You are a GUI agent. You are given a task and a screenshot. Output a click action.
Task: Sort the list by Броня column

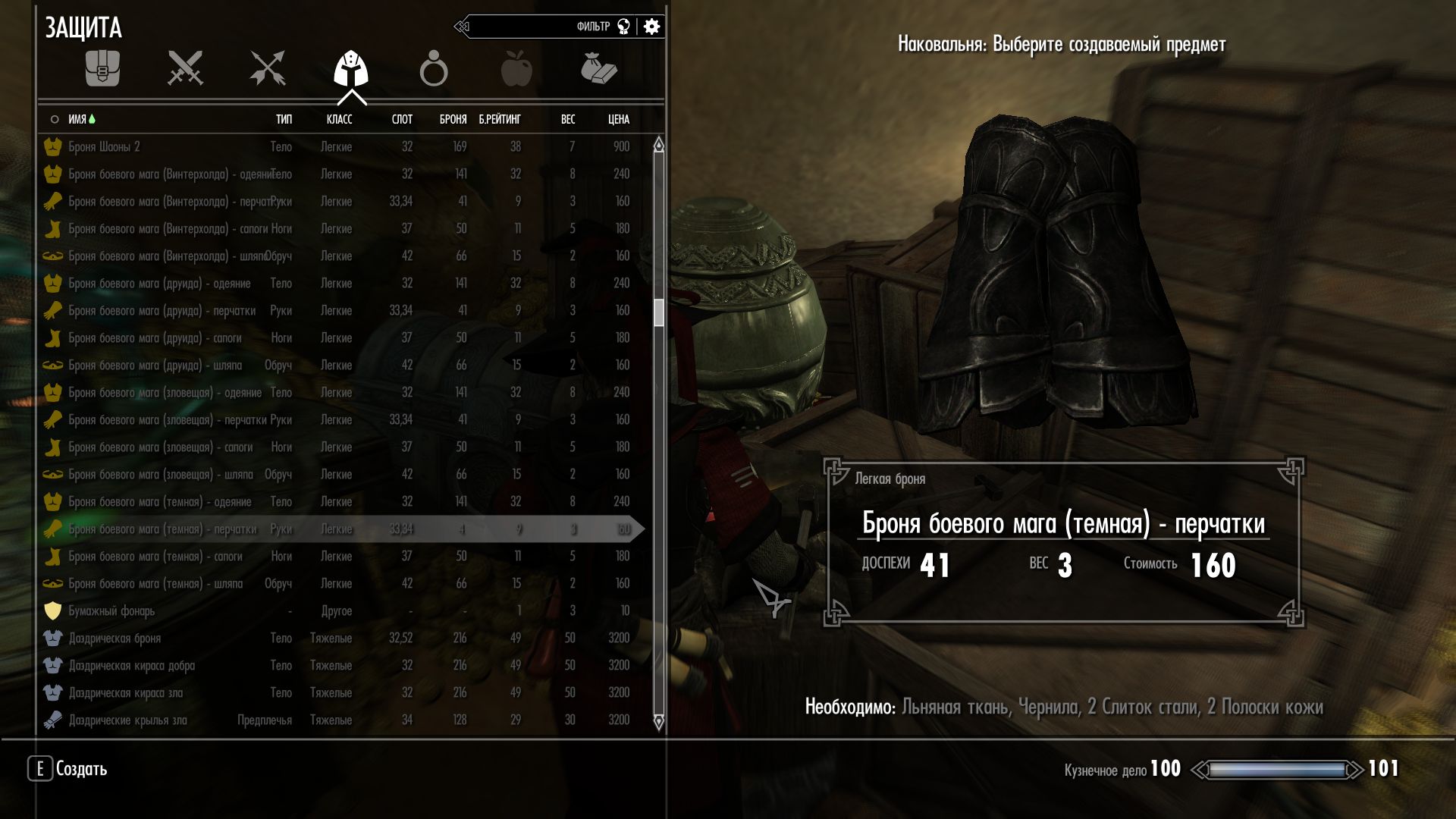pos(453,119)
